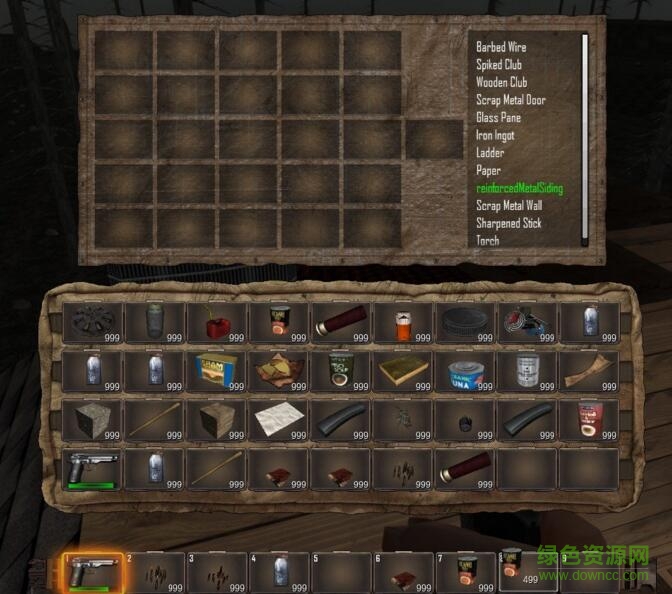The width and height of the screenshot is (672, 594).
Task: Select the green reinforcedMetalSiding recipe
Action: pos(519,188)
